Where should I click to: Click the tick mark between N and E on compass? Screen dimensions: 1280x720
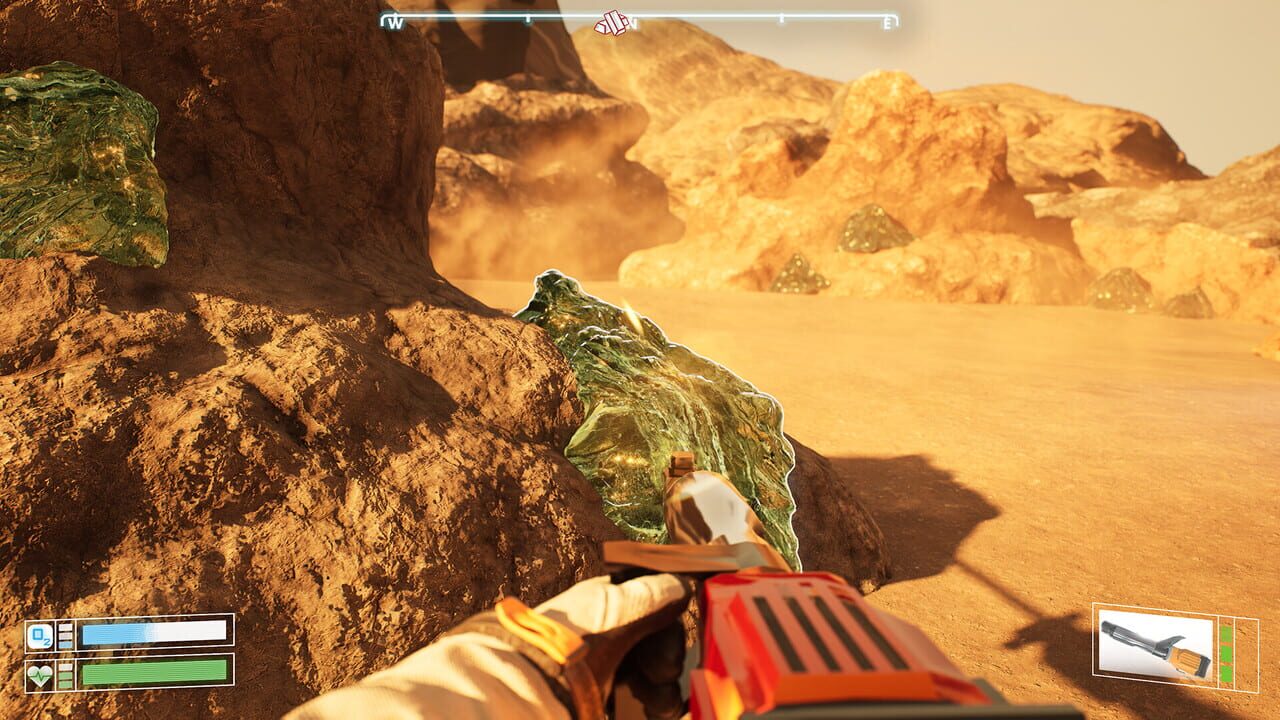pos(782,18)
